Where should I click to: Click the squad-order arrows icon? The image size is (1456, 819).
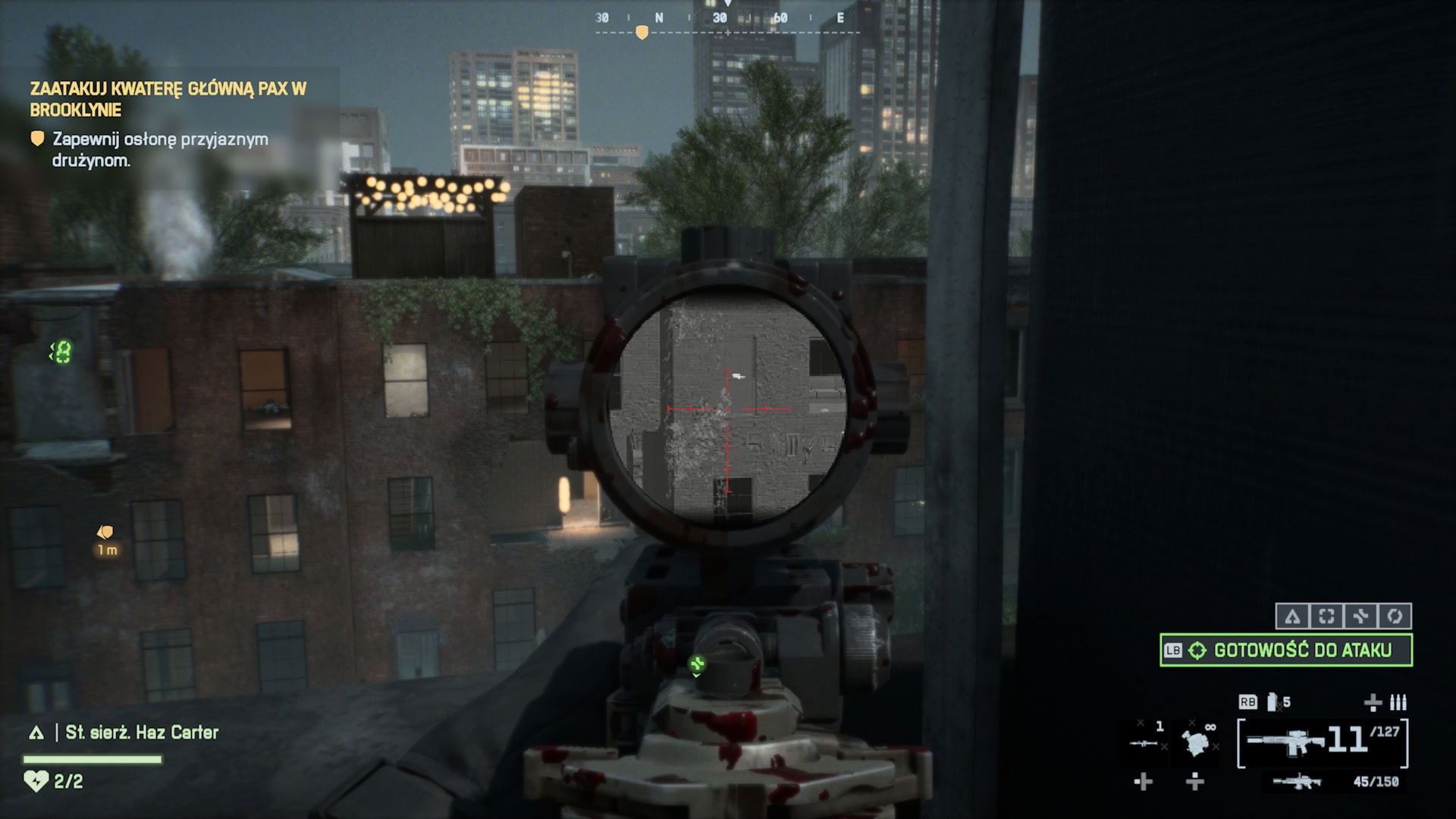(x=1362, y=616)
